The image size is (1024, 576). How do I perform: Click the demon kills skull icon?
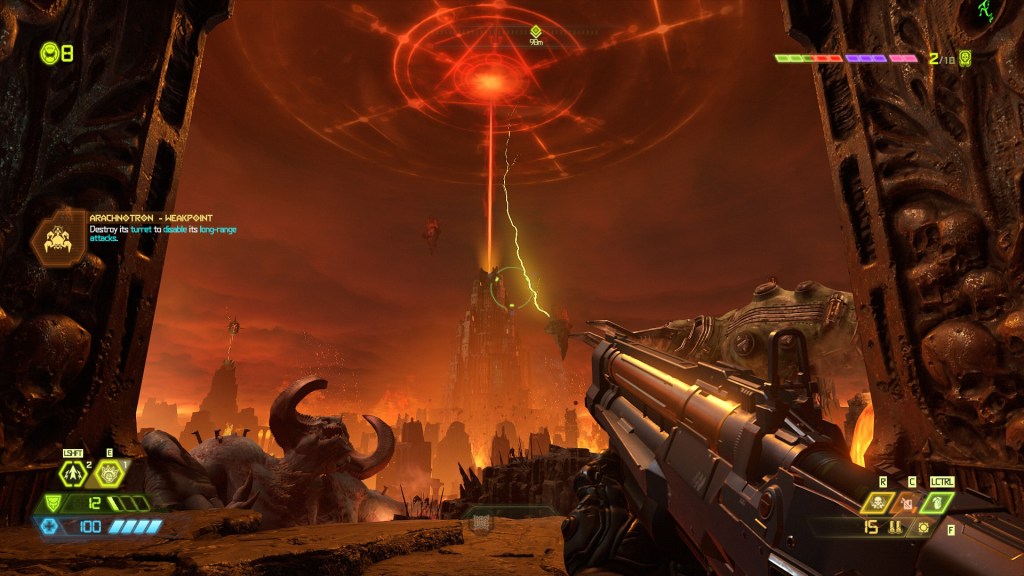click(x=965, y=58)
